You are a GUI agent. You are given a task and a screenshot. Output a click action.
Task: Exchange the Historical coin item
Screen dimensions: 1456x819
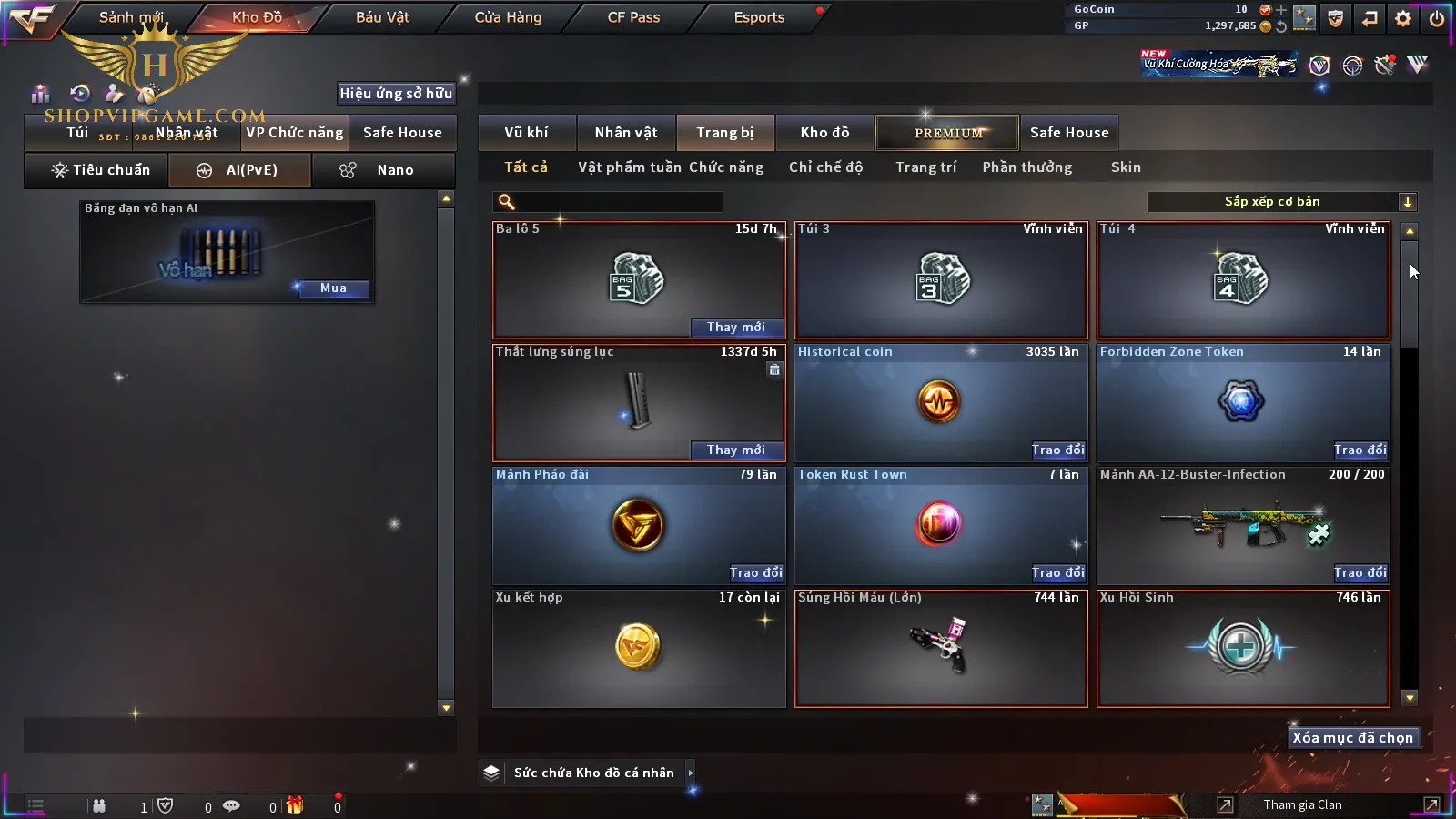[x=1057, y=450]
